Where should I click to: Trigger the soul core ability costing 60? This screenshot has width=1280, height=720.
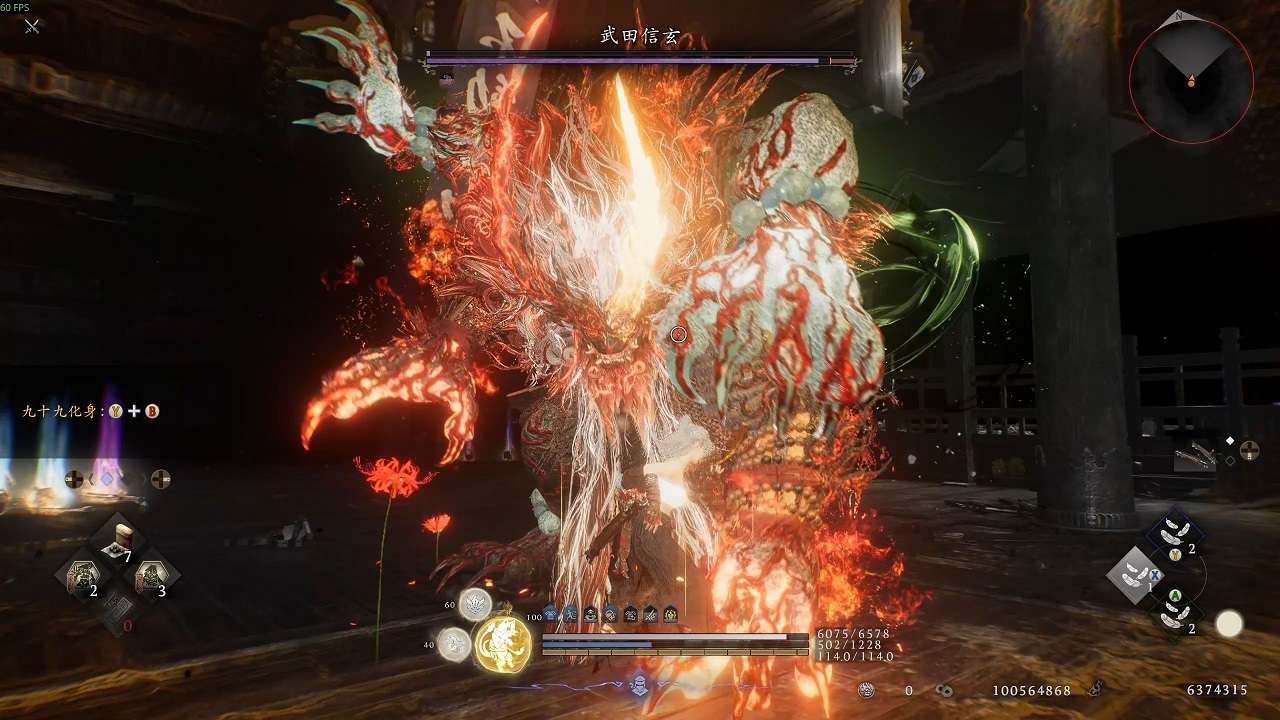[x=474, y=603]
